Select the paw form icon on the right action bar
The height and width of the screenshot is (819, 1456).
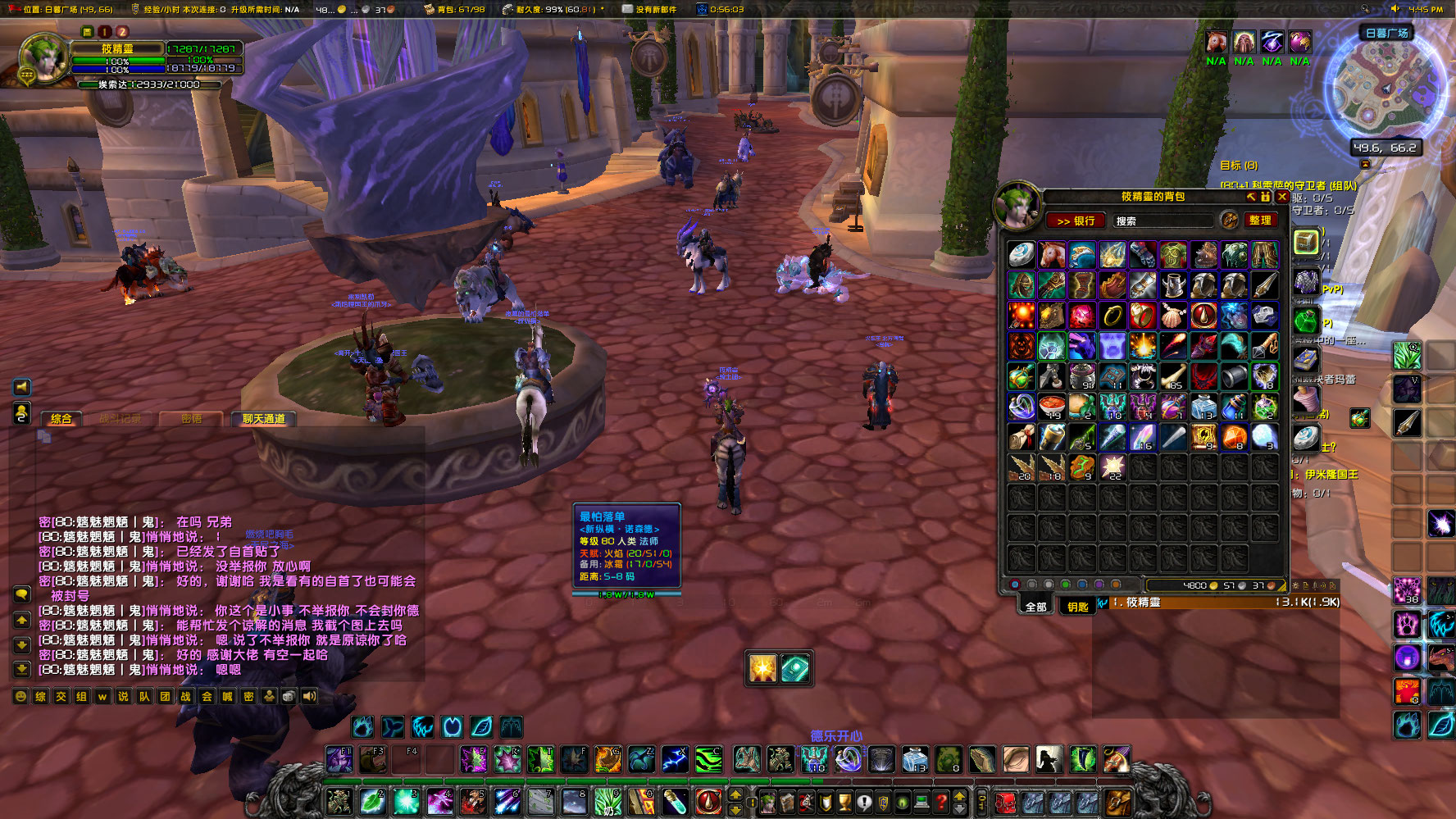click(x=1408, y=625)
